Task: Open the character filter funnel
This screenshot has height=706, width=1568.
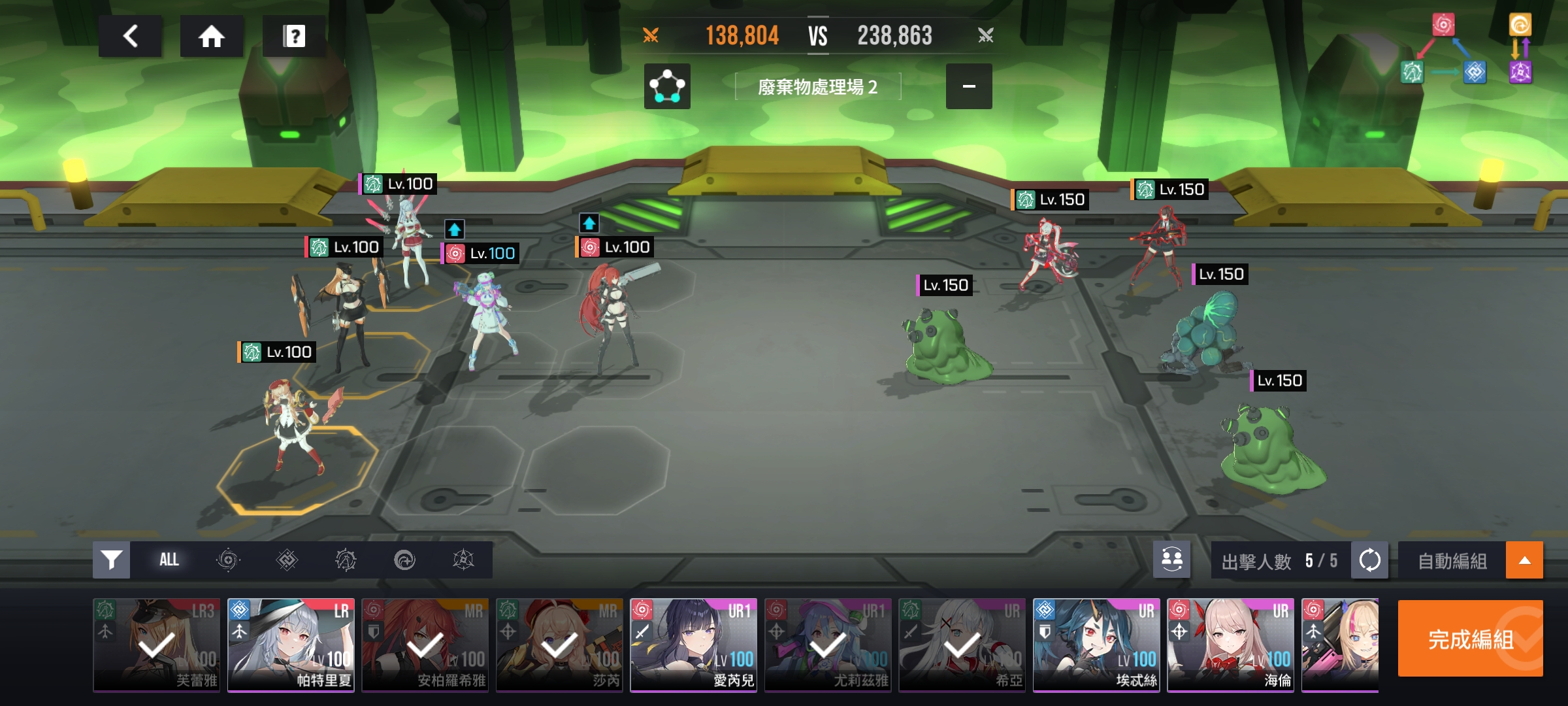Action: pyautogui.click(x=112, y=560)
